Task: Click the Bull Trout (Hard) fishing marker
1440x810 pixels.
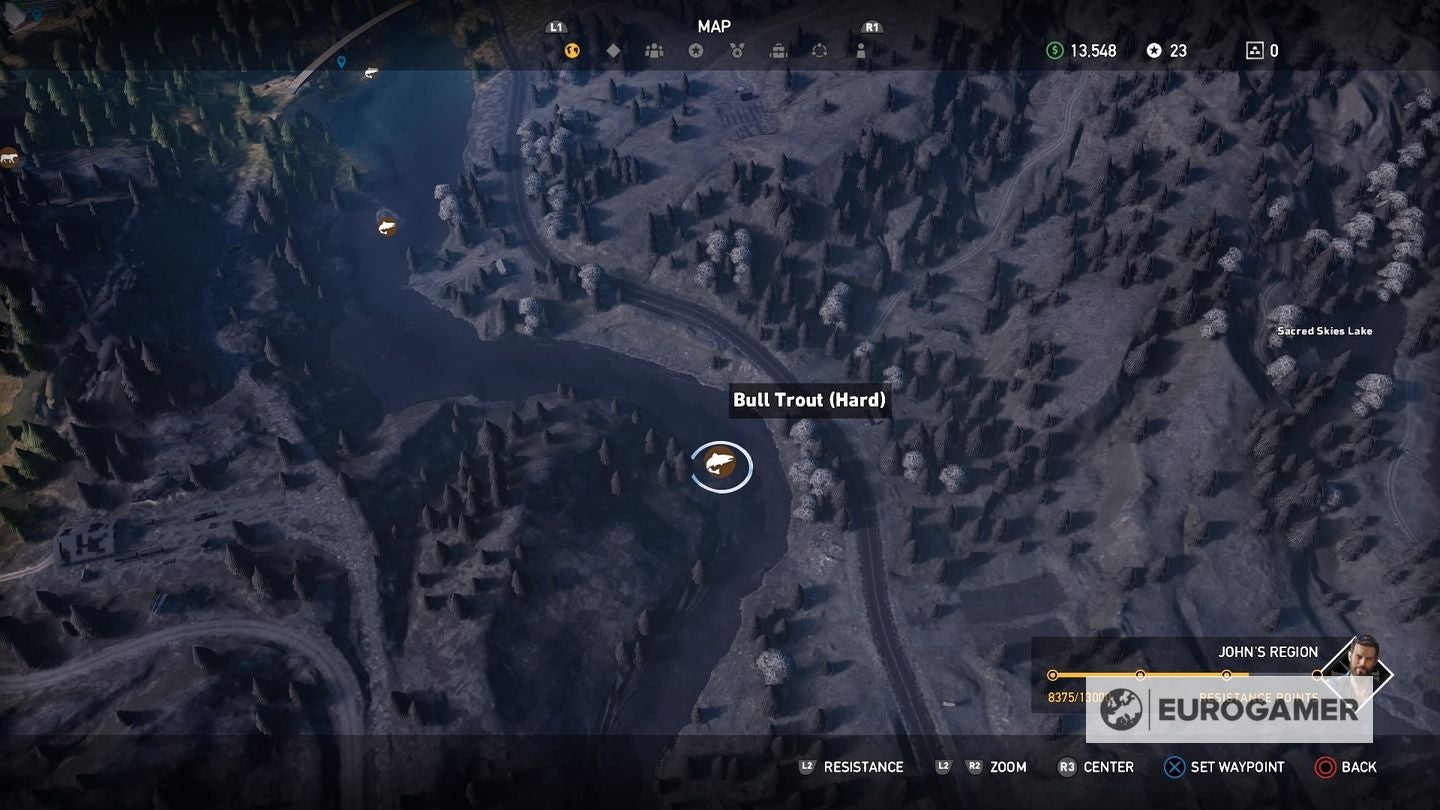Action: click(722, 466)
